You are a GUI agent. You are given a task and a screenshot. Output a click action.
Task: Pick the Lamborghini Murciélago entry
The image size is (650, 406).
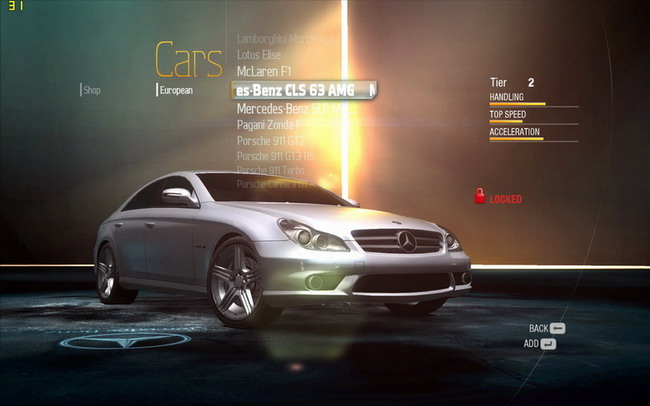286,39
